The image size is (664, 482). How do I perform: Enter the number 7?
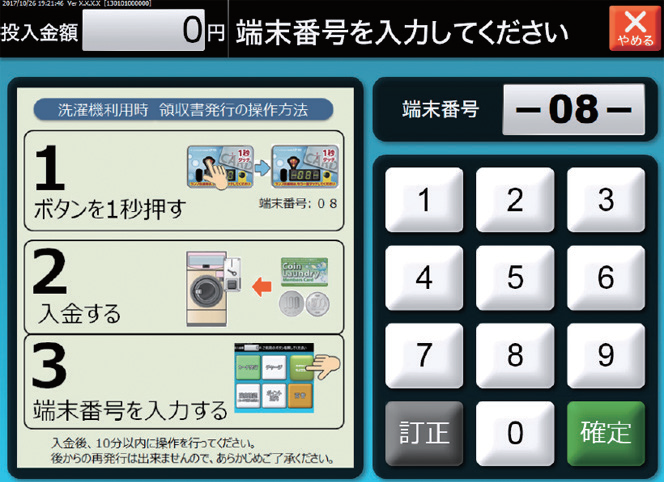pos(424,355)
